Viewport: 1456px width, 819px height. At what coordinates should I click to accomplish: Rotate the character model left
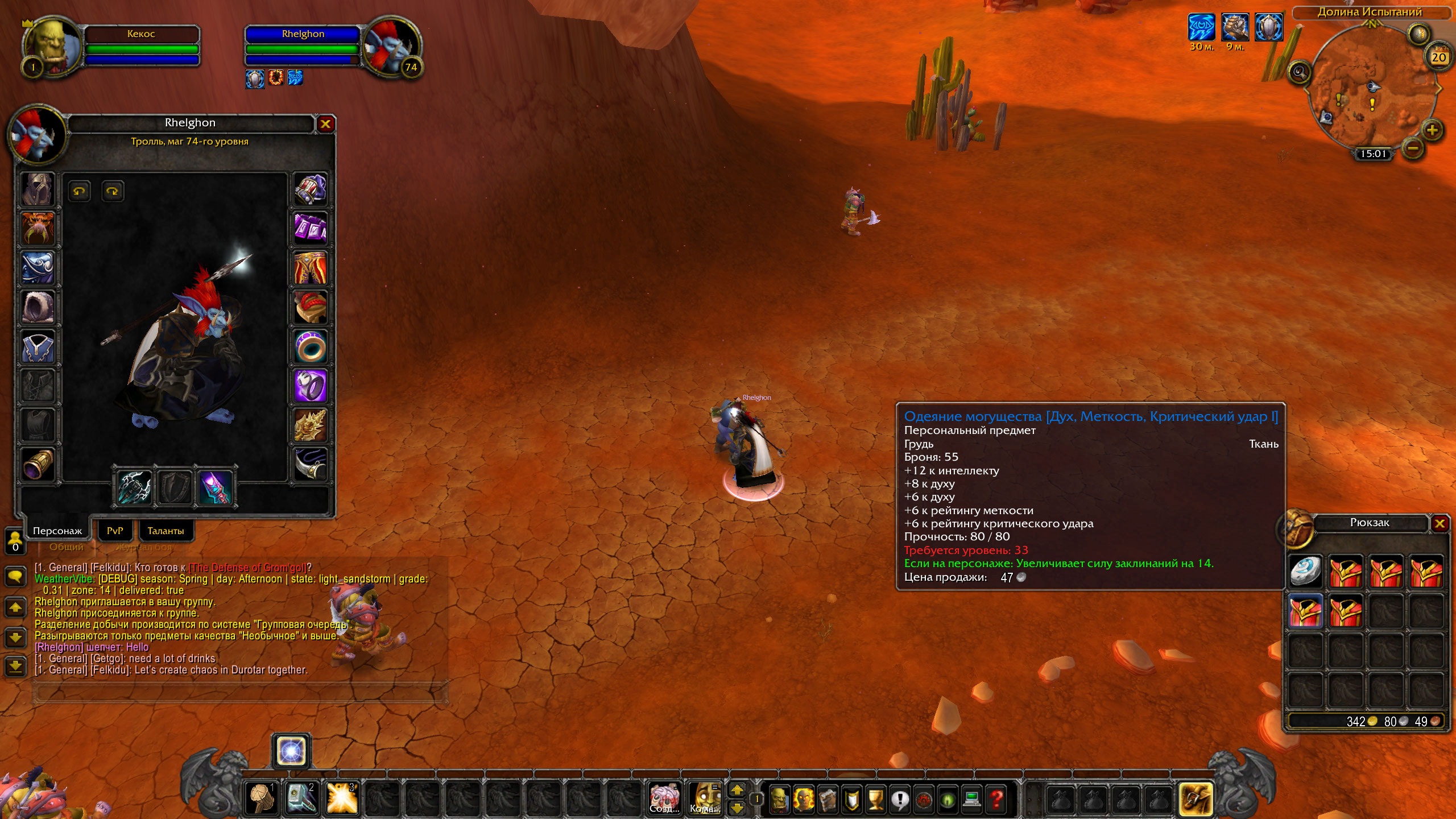pos(79,191)
